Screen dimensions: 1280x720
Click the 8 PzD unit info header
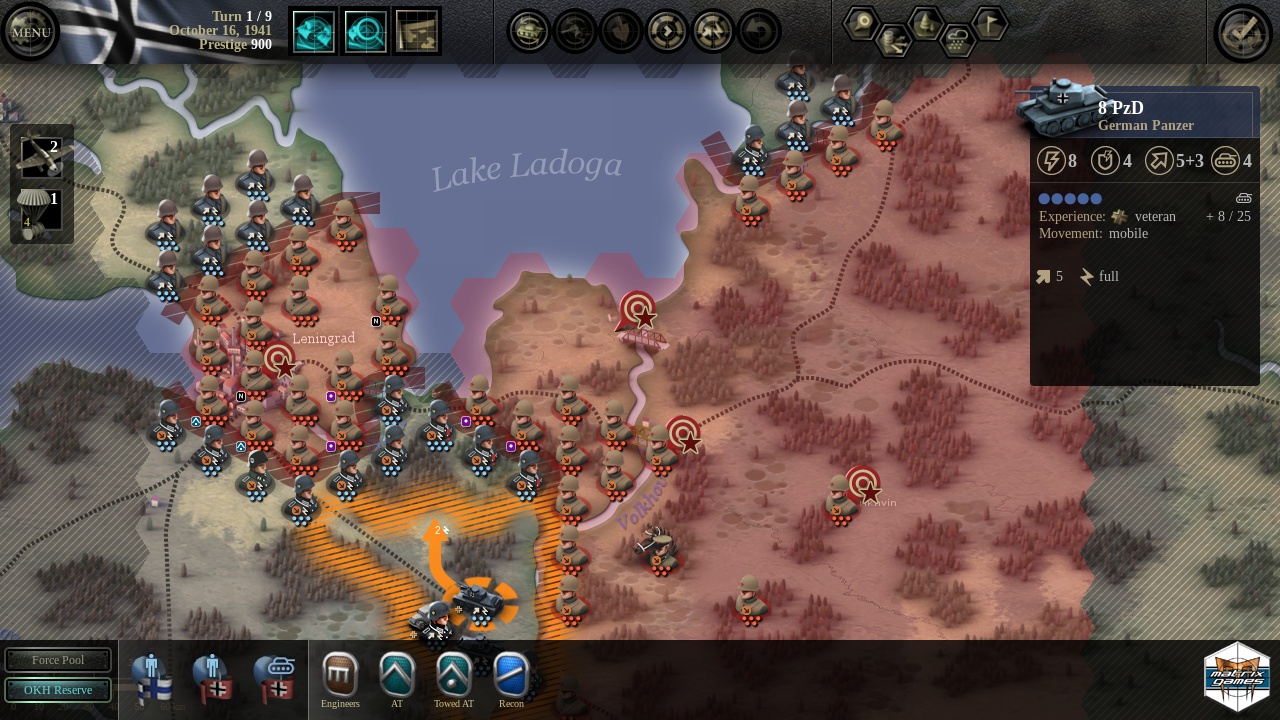(x=1145, y=115)
